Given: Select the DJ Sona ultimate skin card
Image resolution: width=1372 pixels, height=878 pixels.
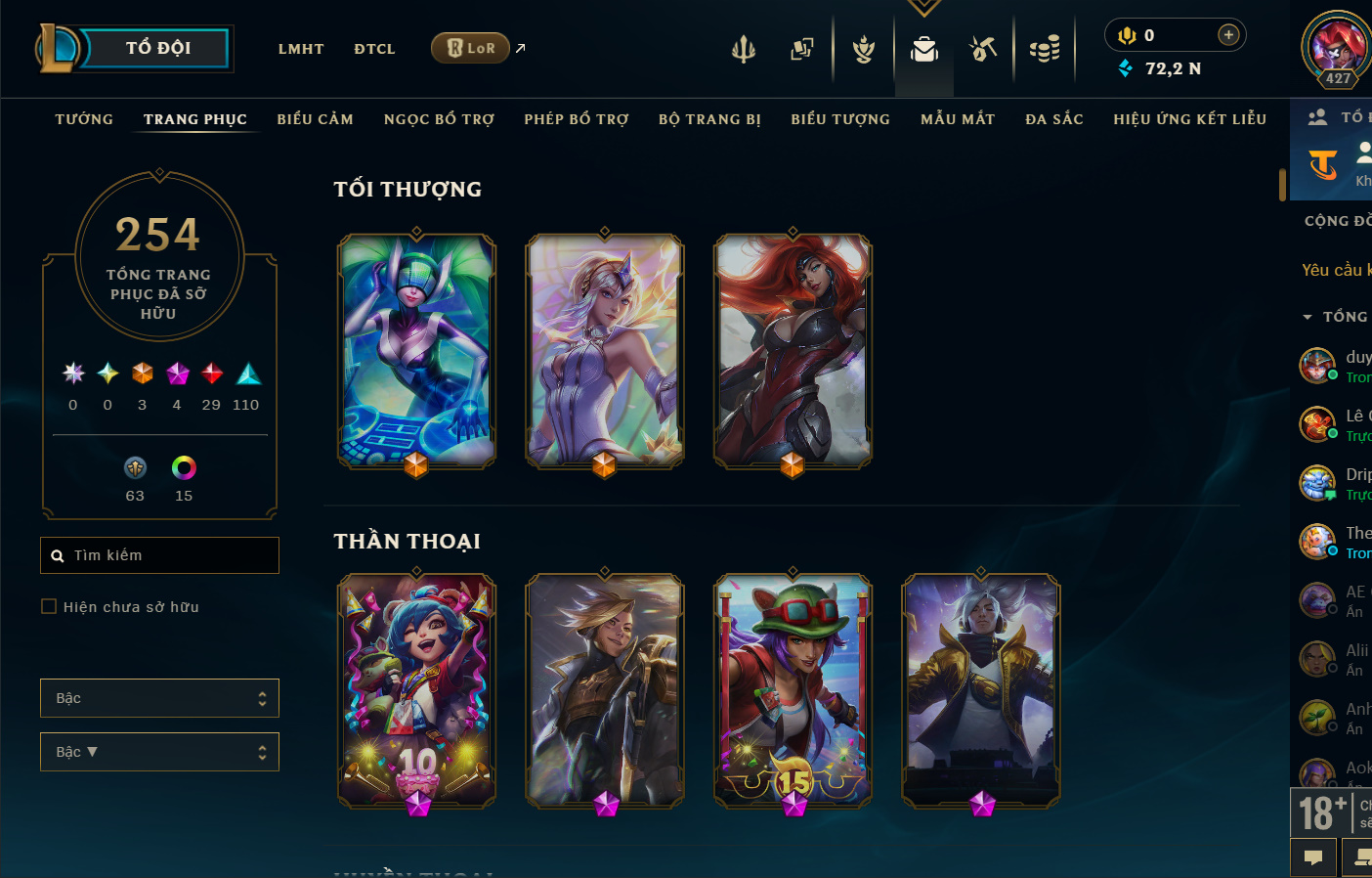Looking at the screenshot, I should pyautogui.click(x=416, y=350).
